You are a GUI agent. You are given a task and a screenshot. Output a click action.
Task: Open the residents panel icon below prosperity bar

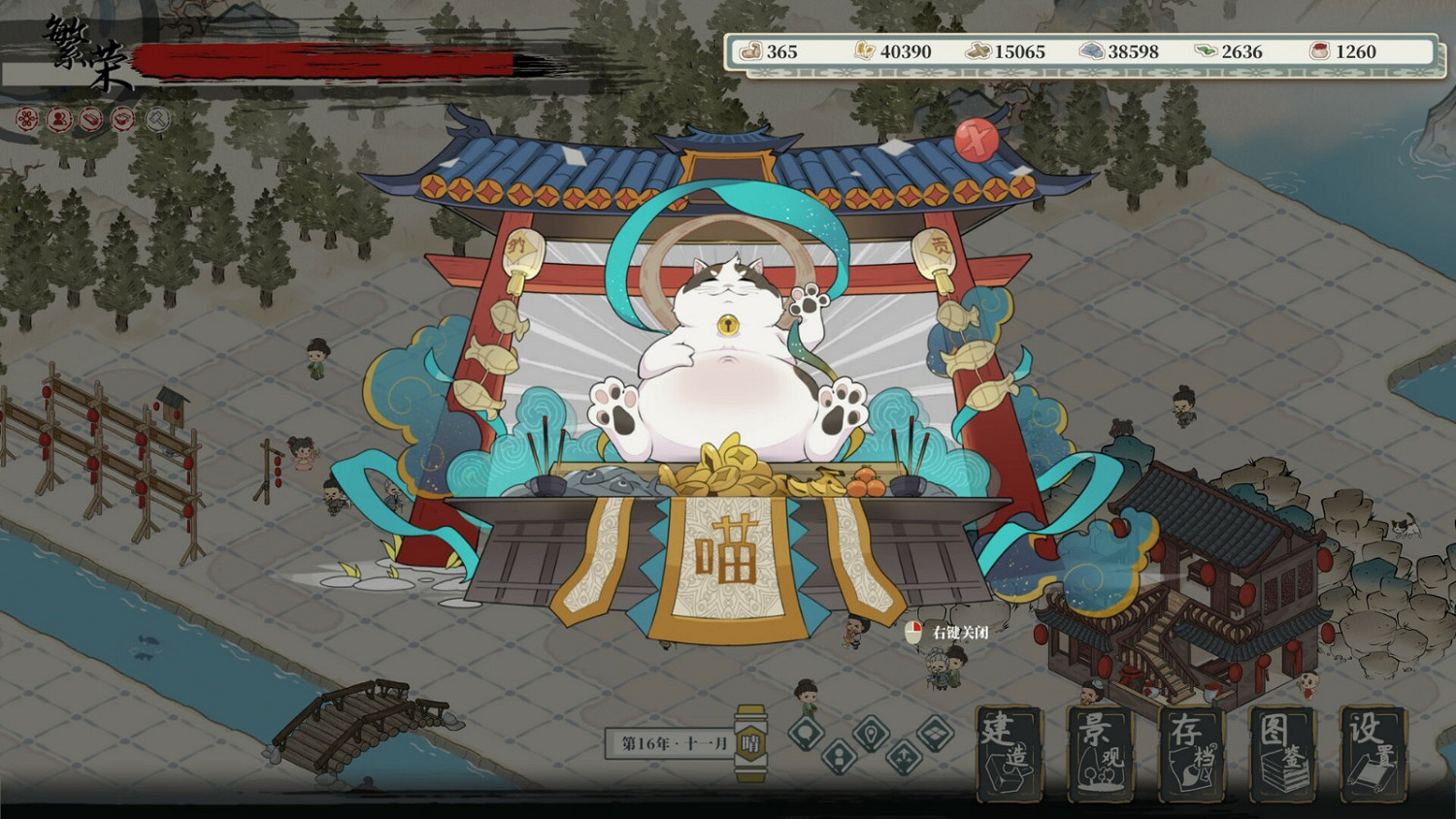pos(58,119)
